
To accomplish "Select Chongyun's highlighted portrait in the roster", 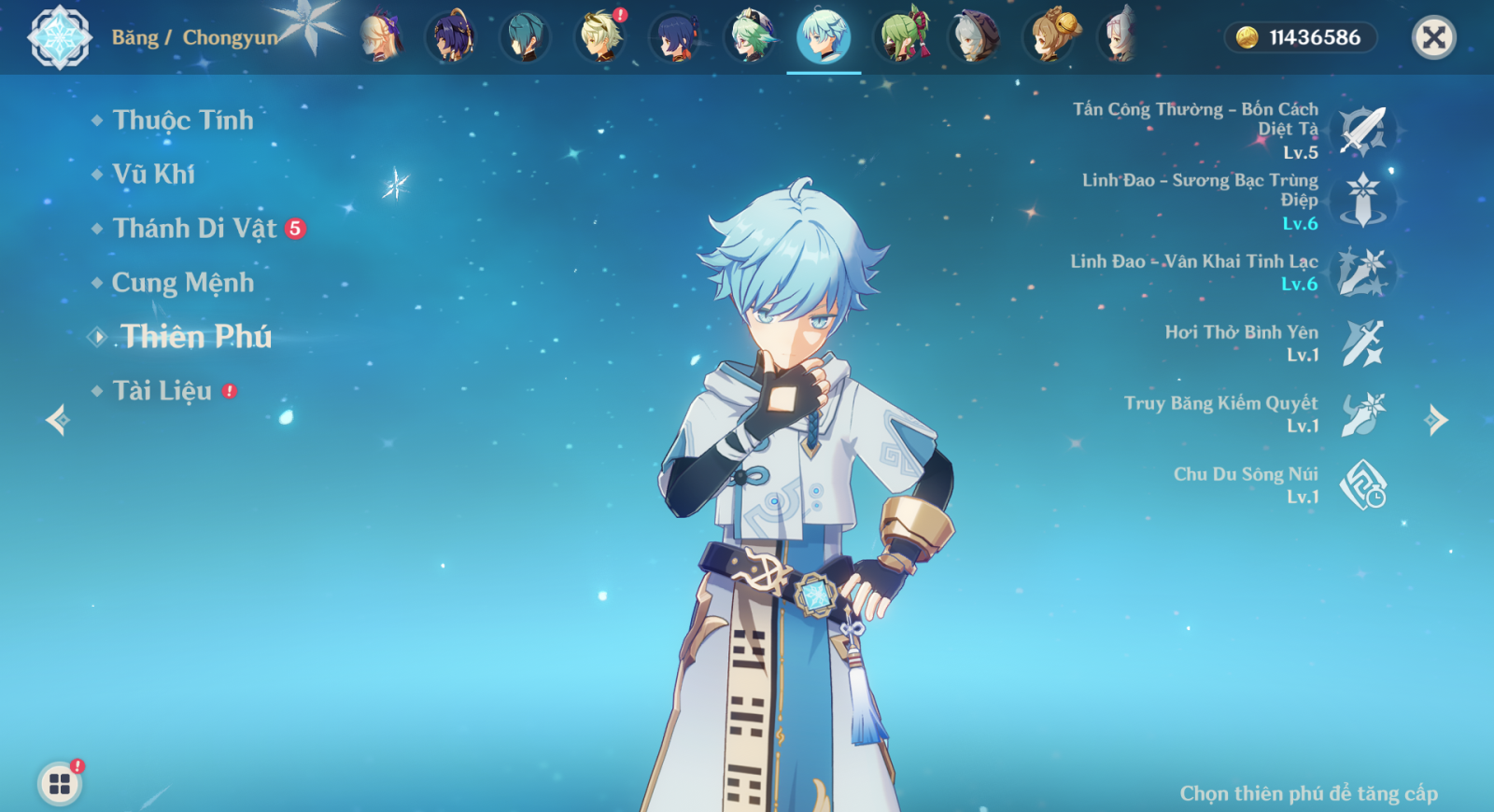I will tap(824, 37).
